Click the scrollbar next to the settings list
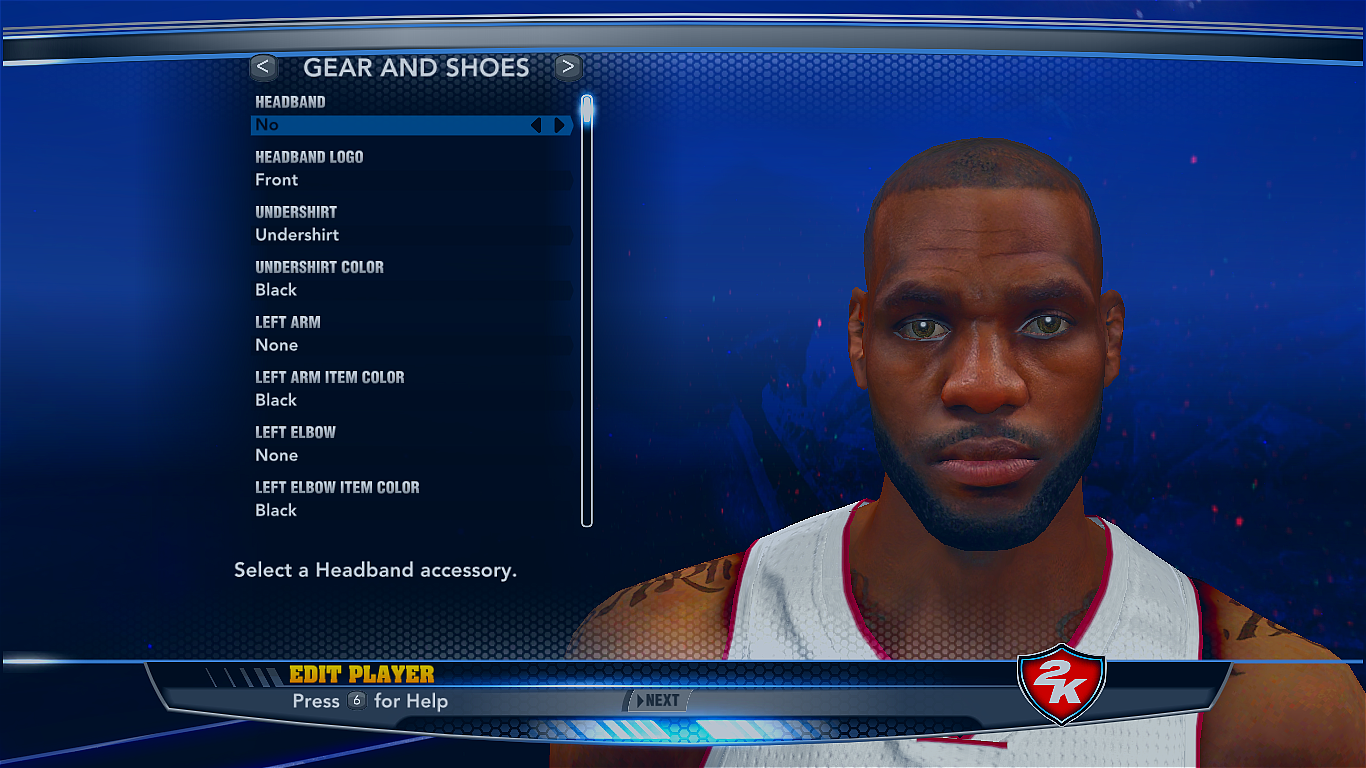 click(x=585, y=300)
